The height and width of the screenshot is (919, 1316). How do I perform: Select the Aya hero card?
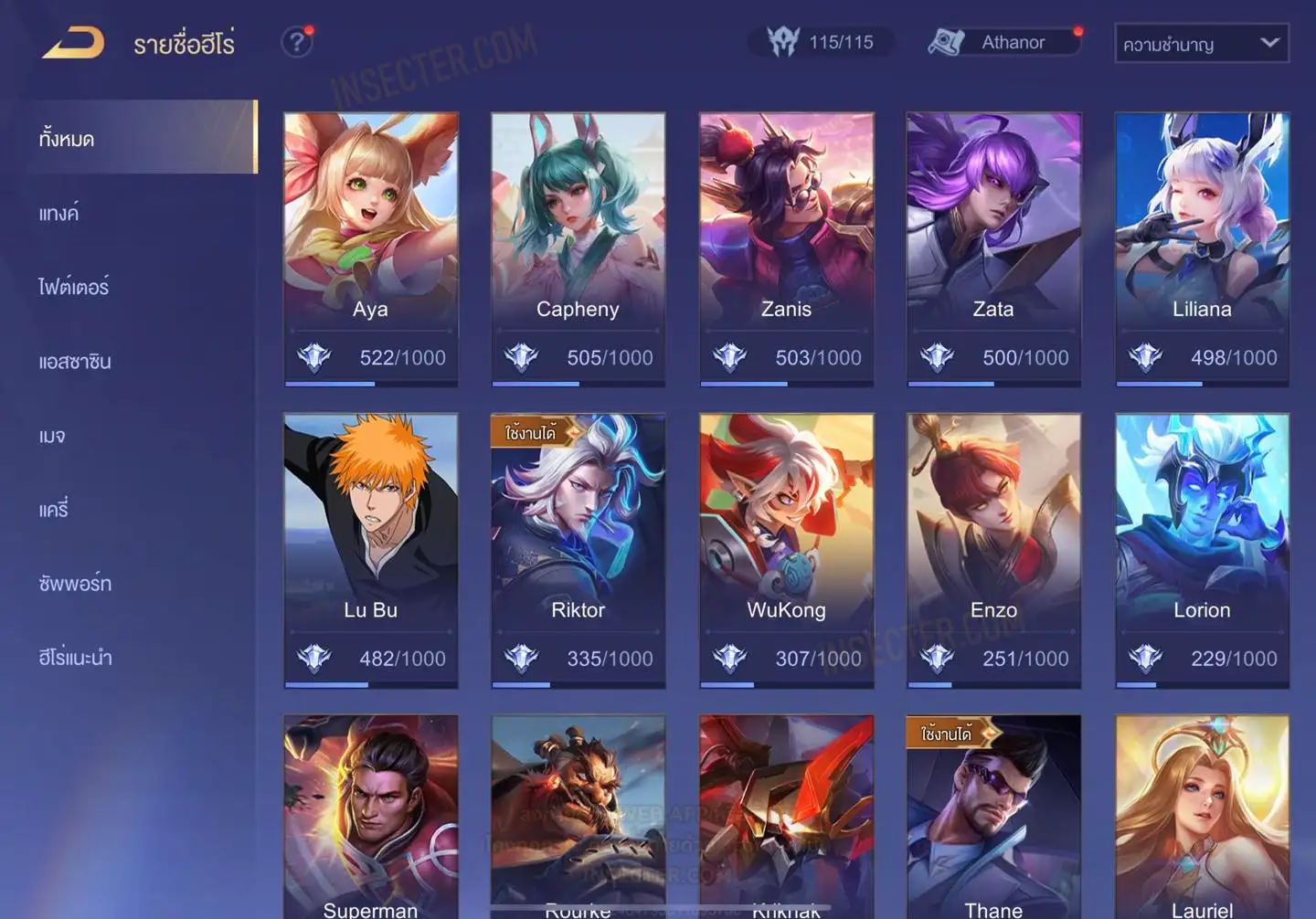point(370,248)
